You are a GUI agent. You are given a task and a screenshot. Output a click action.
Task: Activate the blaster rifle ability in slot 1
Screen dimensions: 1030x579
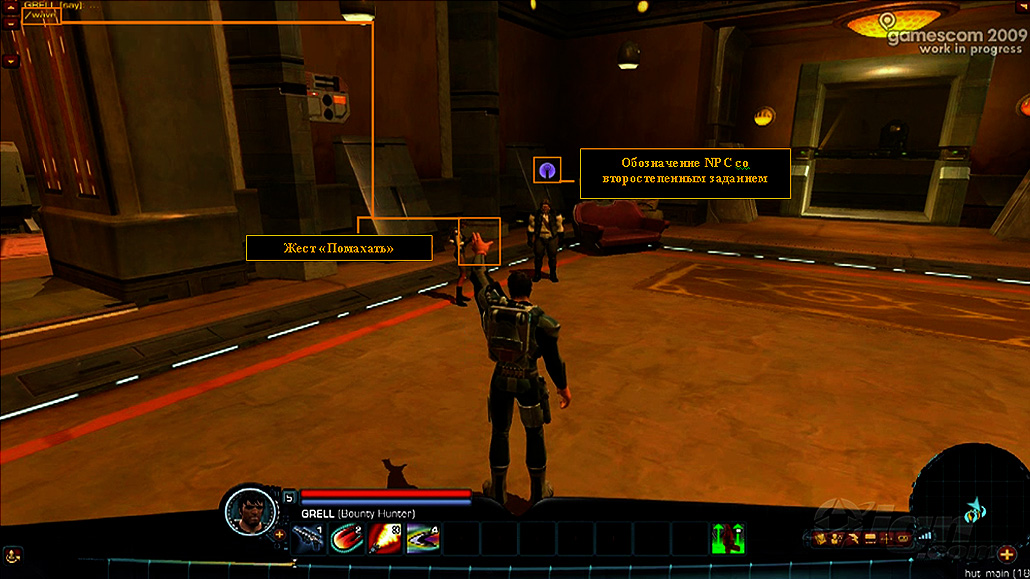tap(309, 537)
